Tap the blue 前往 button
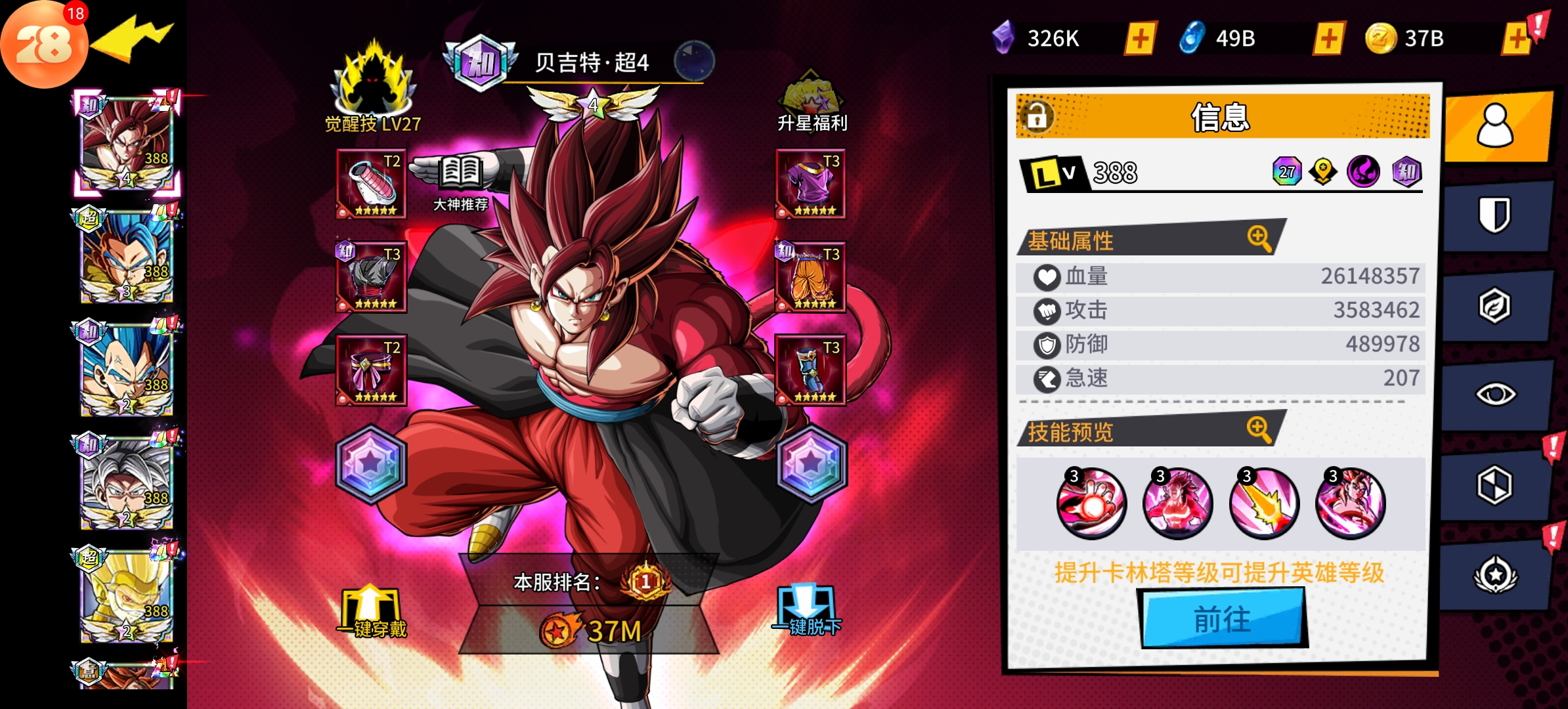1568x709 pixels. 1223,618
